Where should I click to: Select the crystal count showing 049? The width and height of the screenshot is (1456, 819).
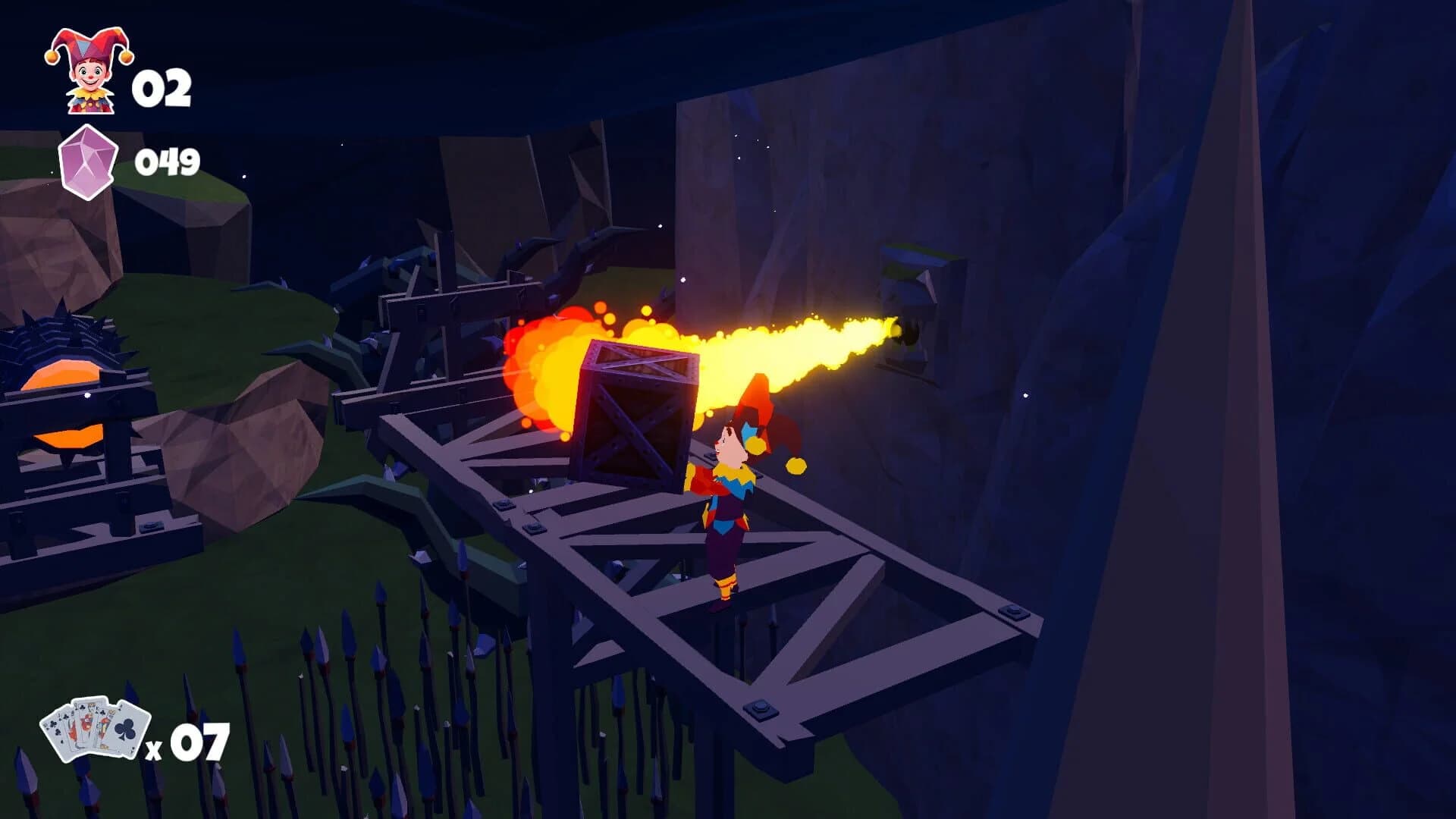click(x=168, y=161)
